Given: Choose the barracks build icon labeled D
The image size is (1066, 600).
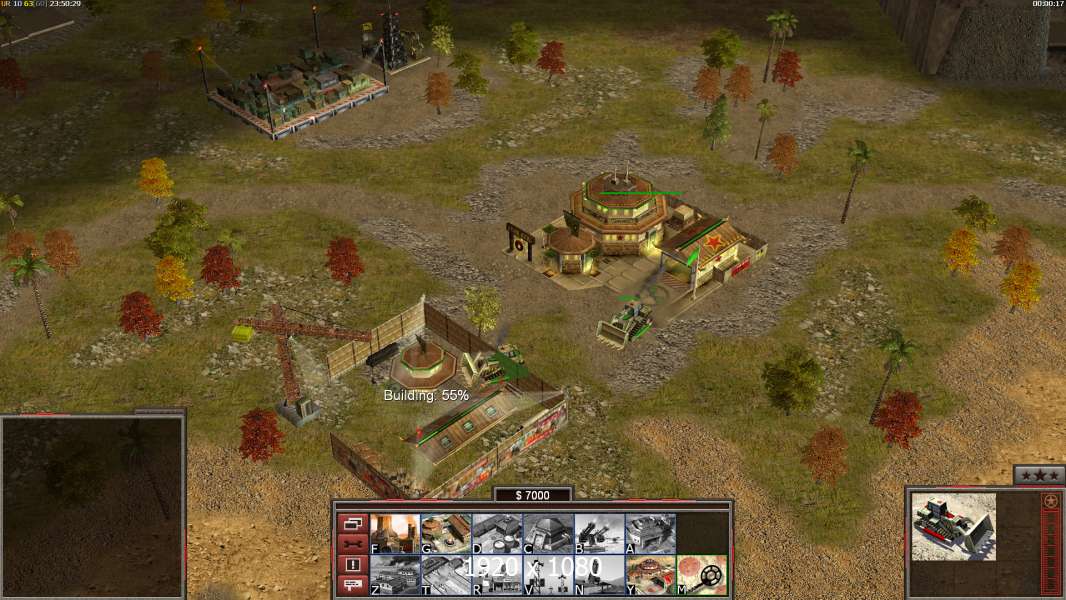Looking at the screenshot, I should tap(496, 534).
